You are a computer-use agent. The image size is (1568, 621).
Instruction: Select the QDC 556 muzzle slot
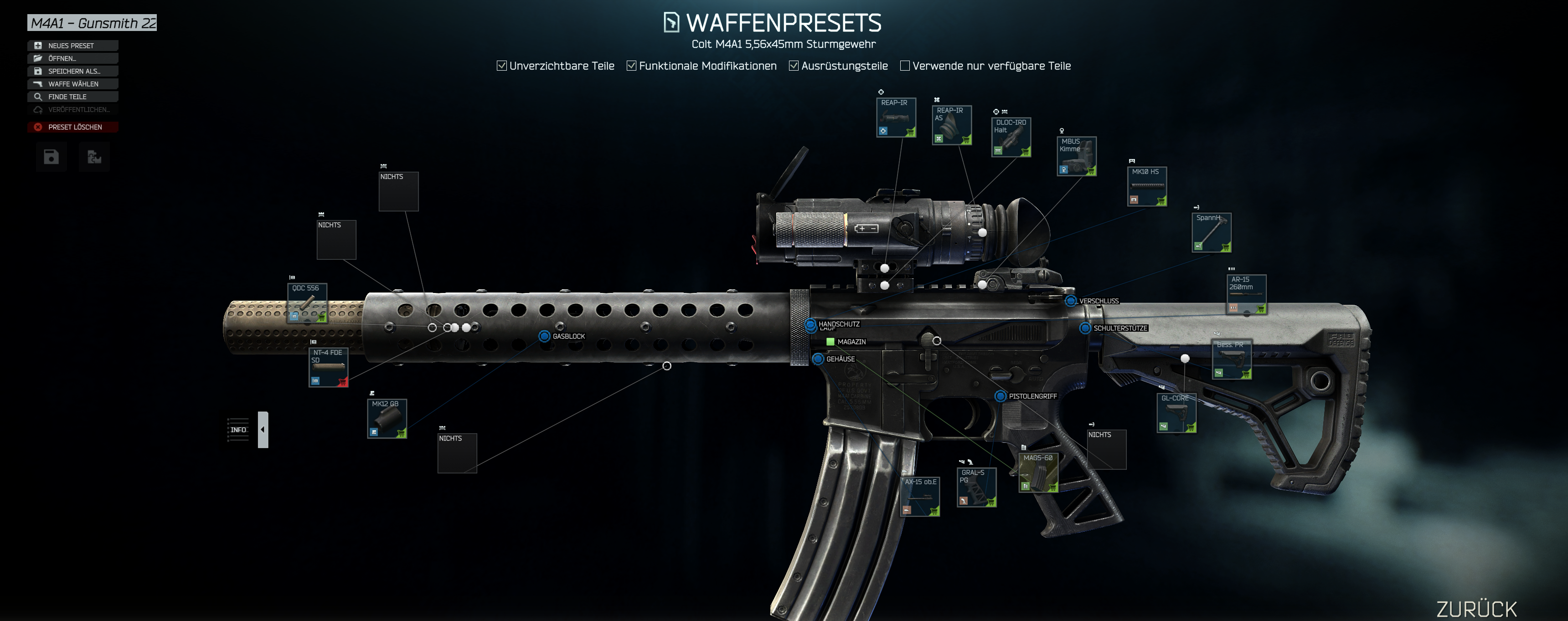click(x=307, y=303)
